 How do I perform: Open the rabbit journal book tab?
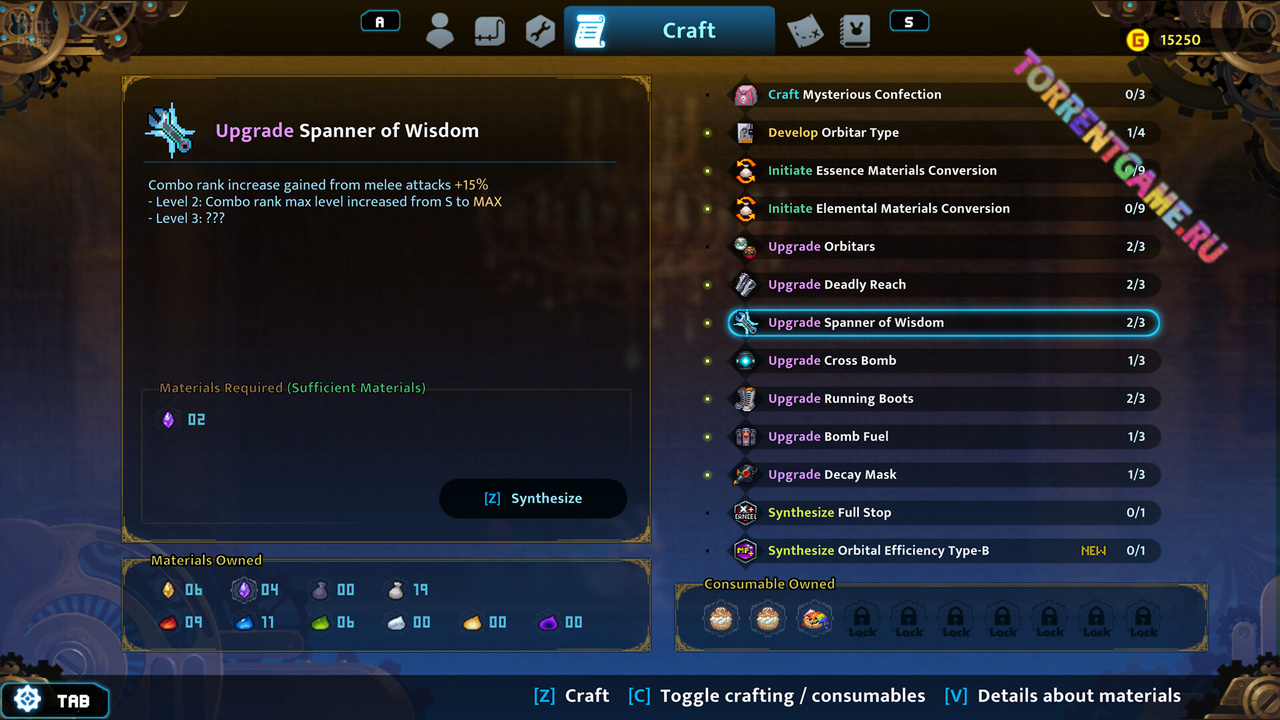coord(853,31)
